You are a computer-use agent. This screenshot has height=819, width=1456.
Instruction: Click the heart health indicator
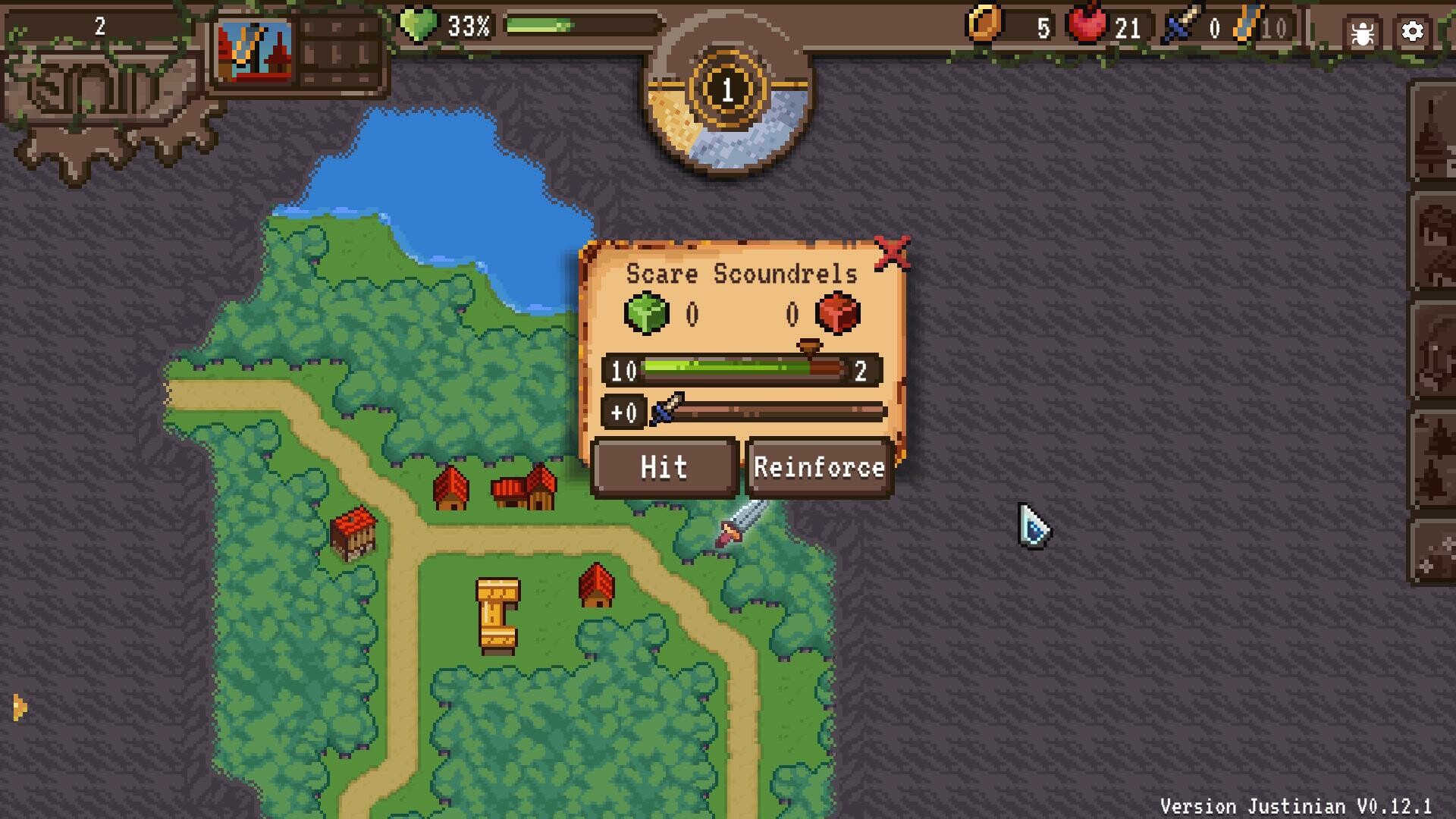click(419, 24)
